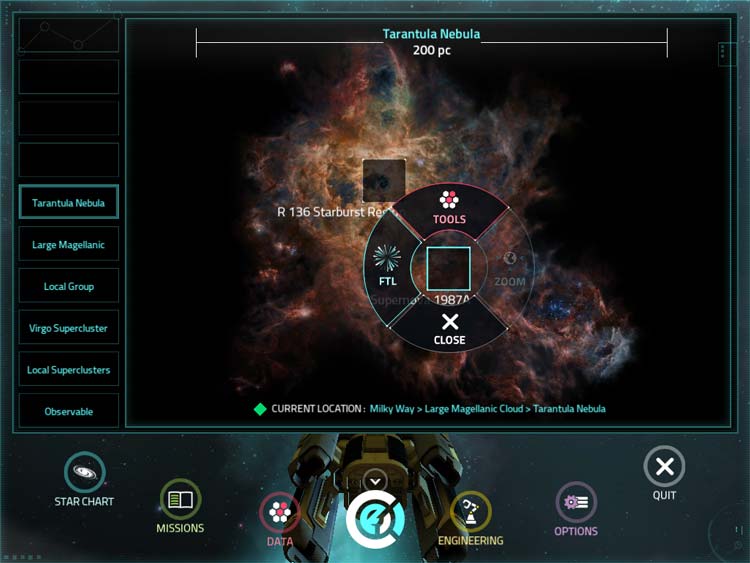The height and width of the screenshot is (563, 750).
Task: Show the Observable universe level
Action: point(69,412)
